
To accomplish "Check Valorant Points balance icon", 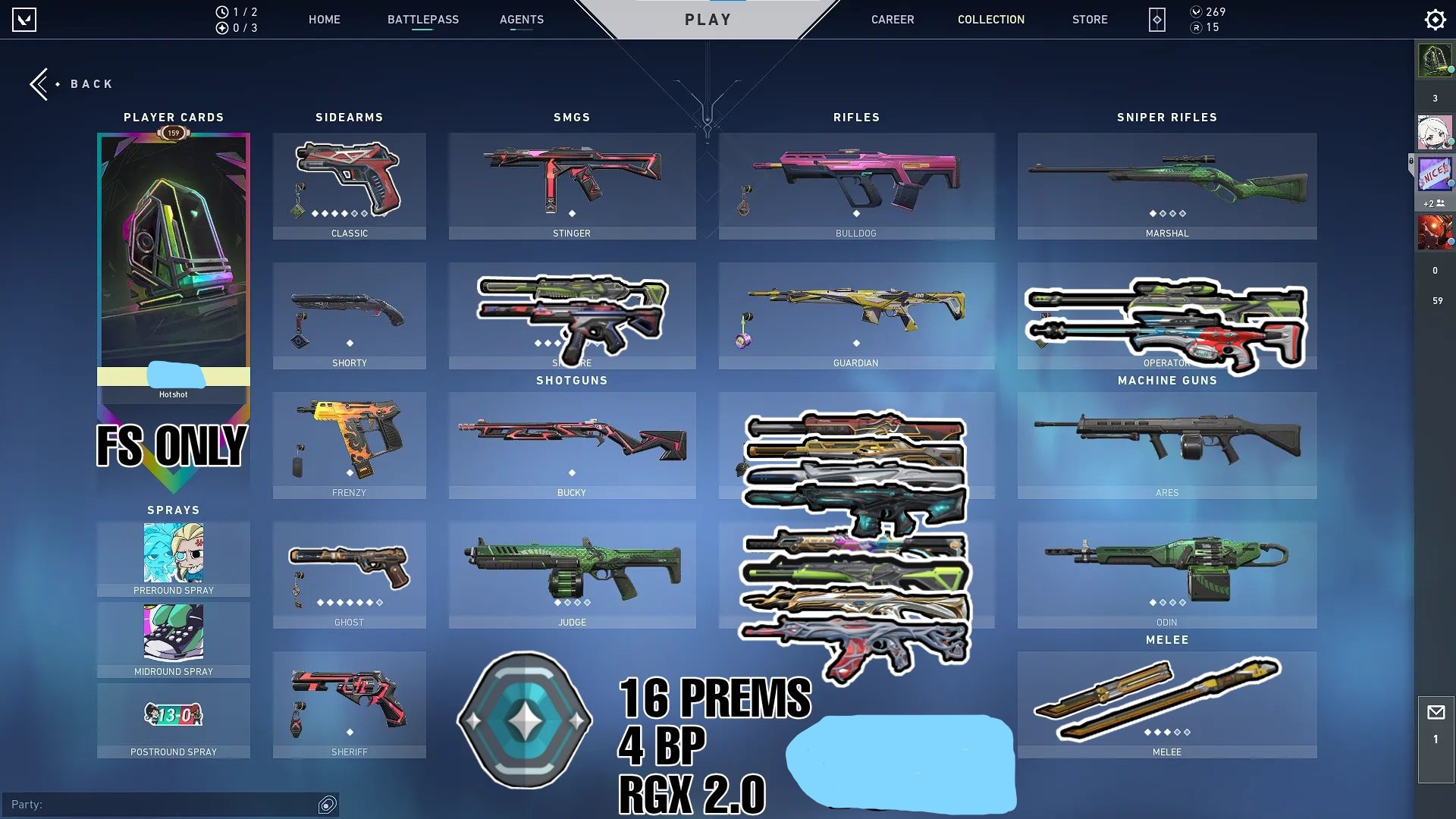I will coord(1197,11).
